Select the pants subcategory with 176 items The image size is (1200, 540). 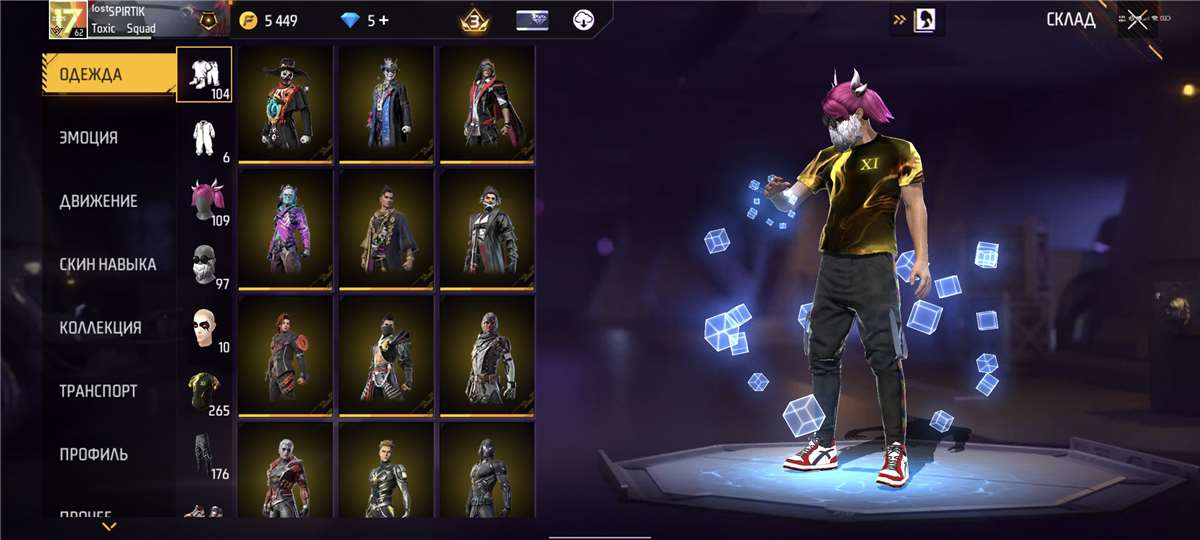pos(205,455)
